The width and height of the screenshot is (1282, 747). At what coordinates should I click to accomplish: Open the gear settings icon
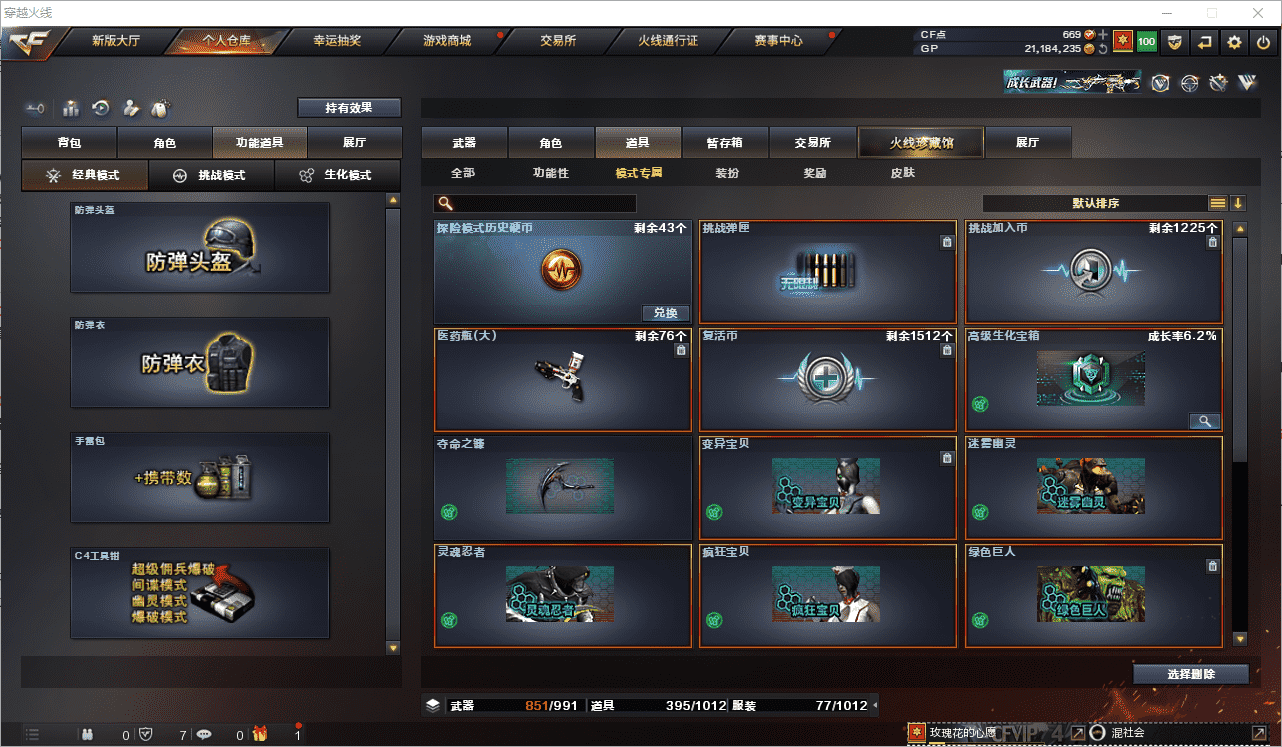pyautogui.click(x=1235, y=42)
